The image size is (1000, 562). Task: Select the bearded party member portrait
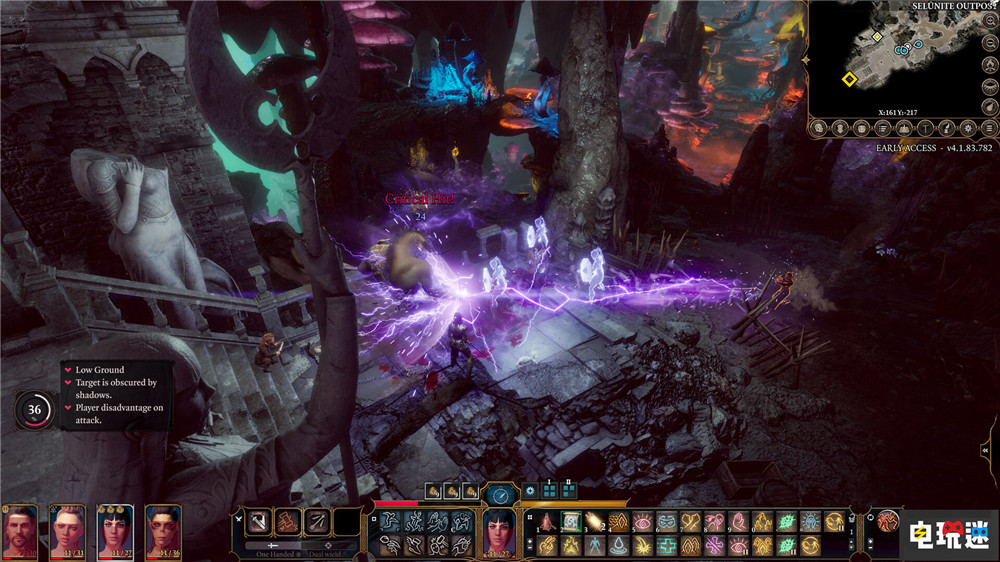point(20,530)
